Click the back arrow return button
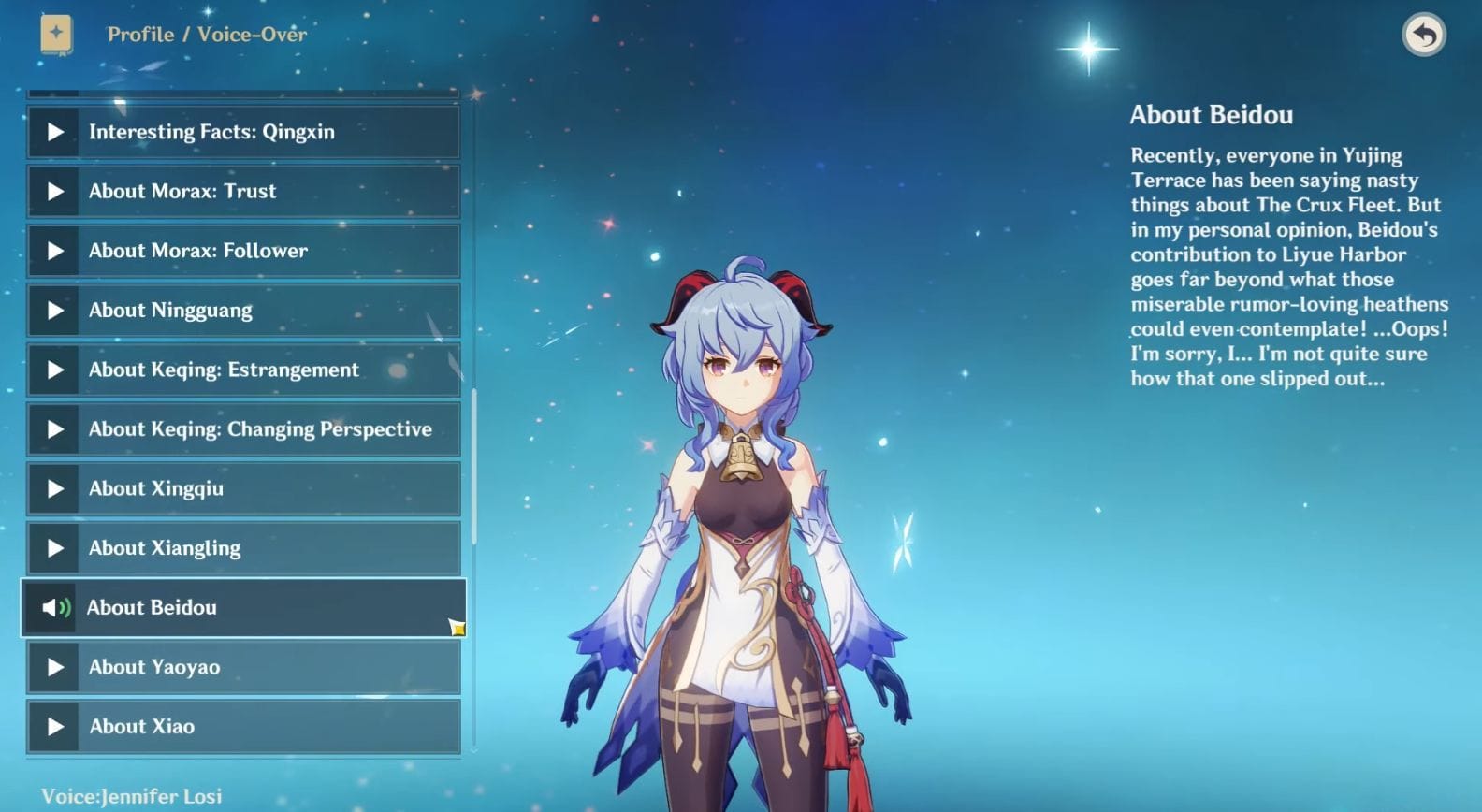Viewport: 1482px width, 812px height. [1423, 36]
